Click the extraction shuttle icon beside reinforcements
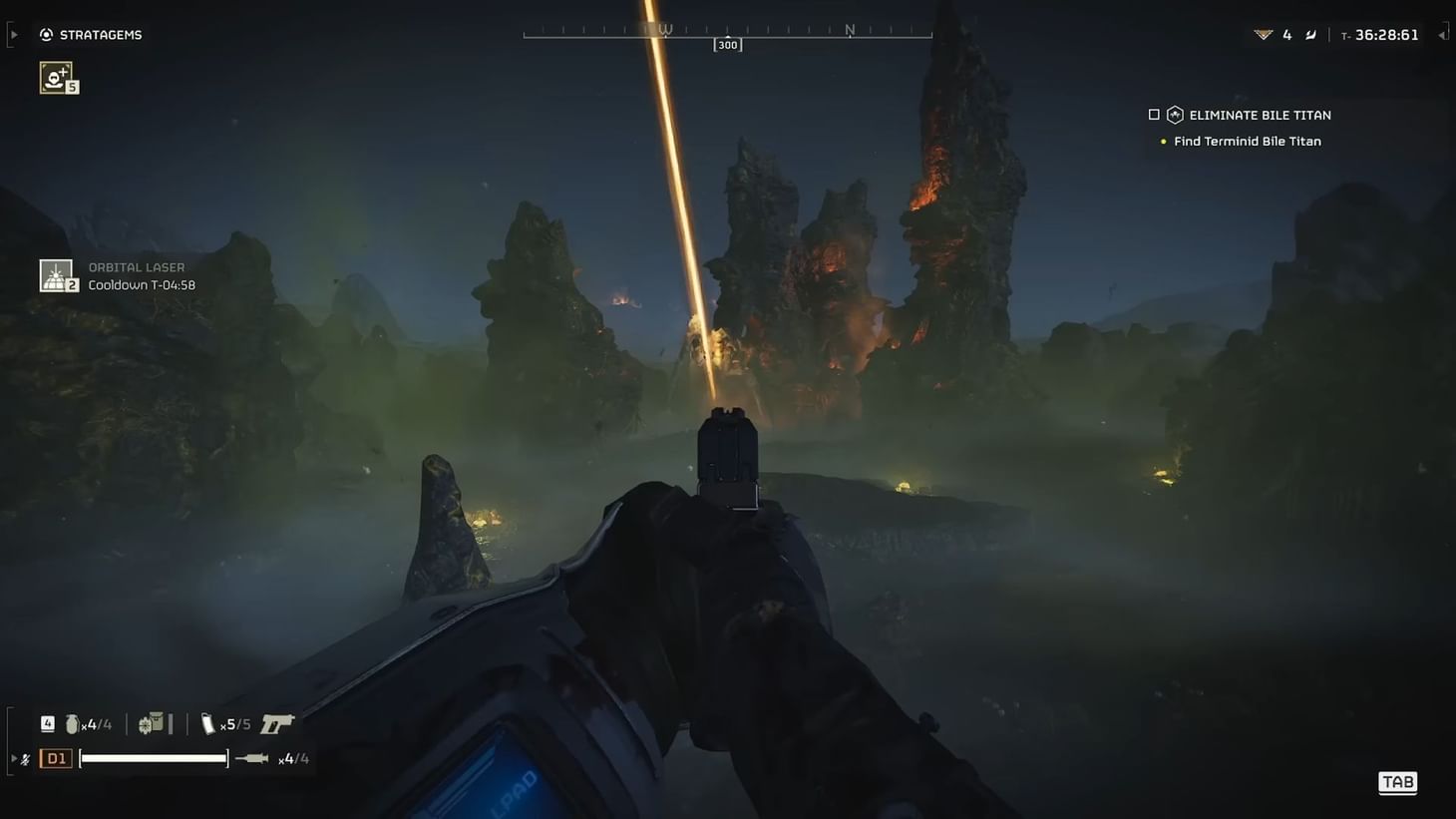 pyautogui.click(x=1310, y=33)
